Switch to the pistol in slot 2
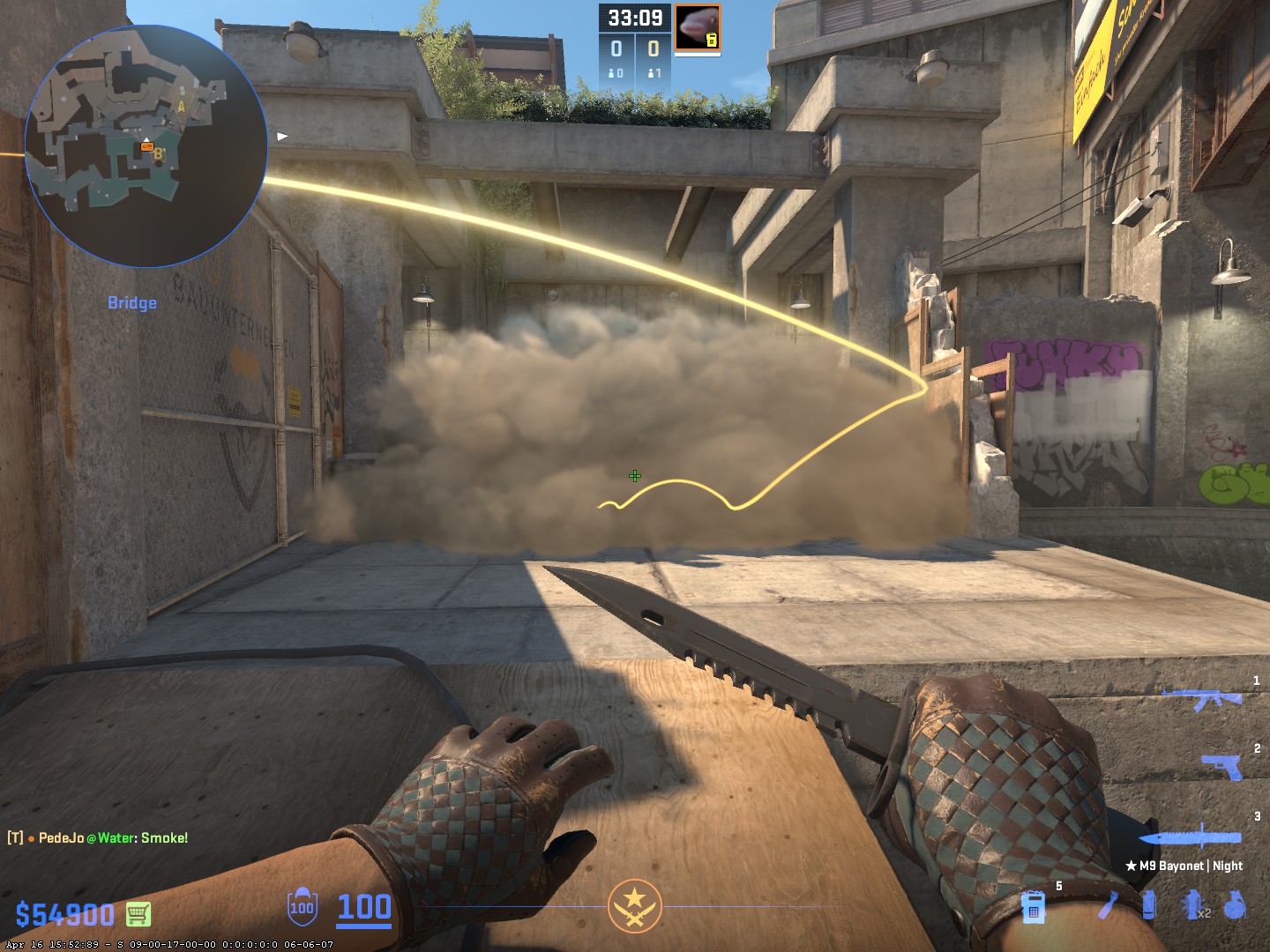 (1222, 766)
